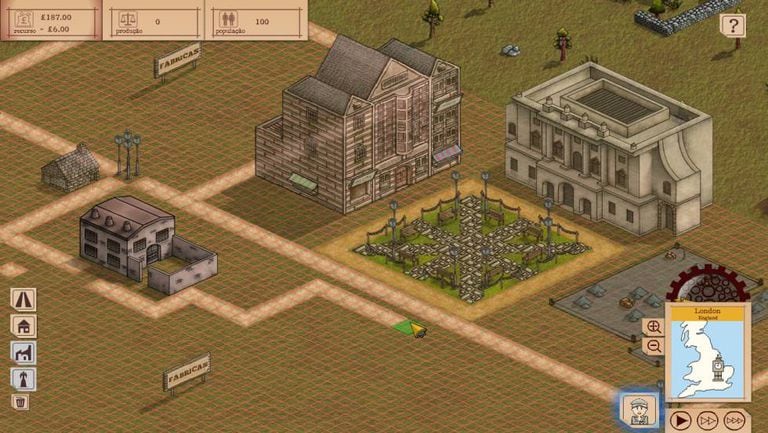Zoom in with the magnifier plus button
Screen dimensions: 768x433
(654, 327)
